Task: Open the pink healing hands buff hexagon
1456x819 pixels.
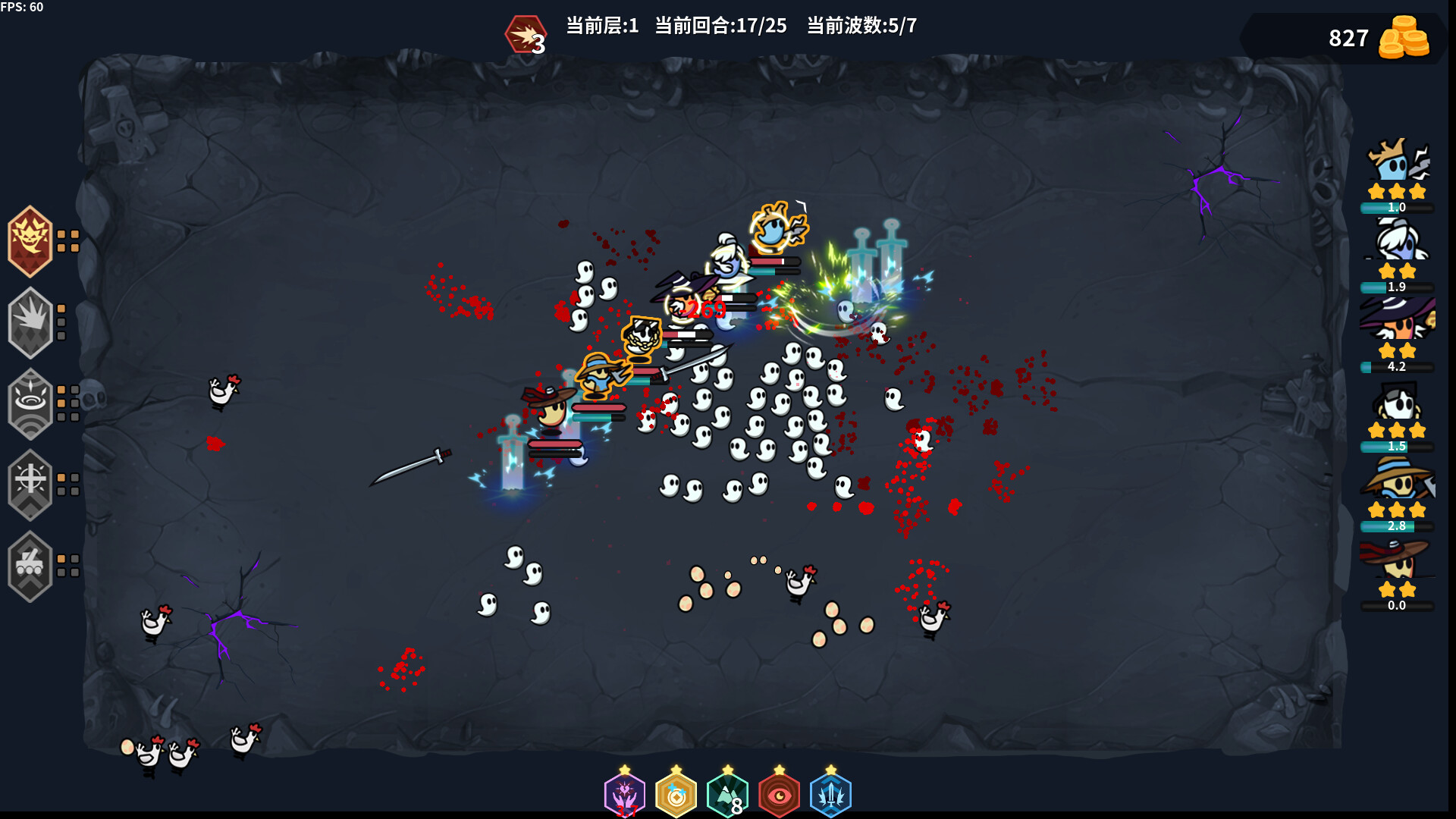Action: (624, 795)
